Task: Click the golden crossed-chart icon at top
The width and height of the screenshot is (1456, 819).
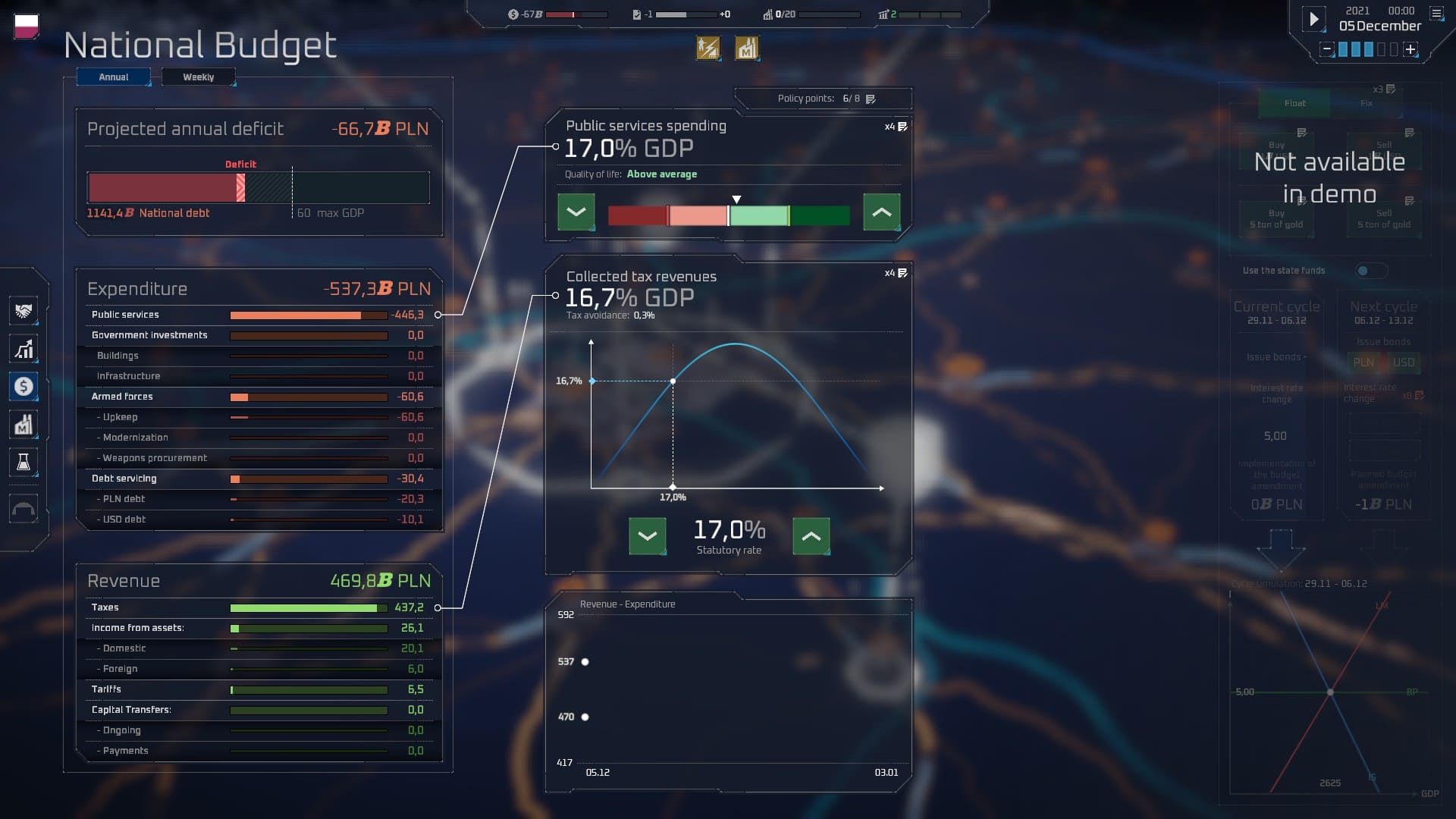Action: pyautogui.click(x=708, y=49)
